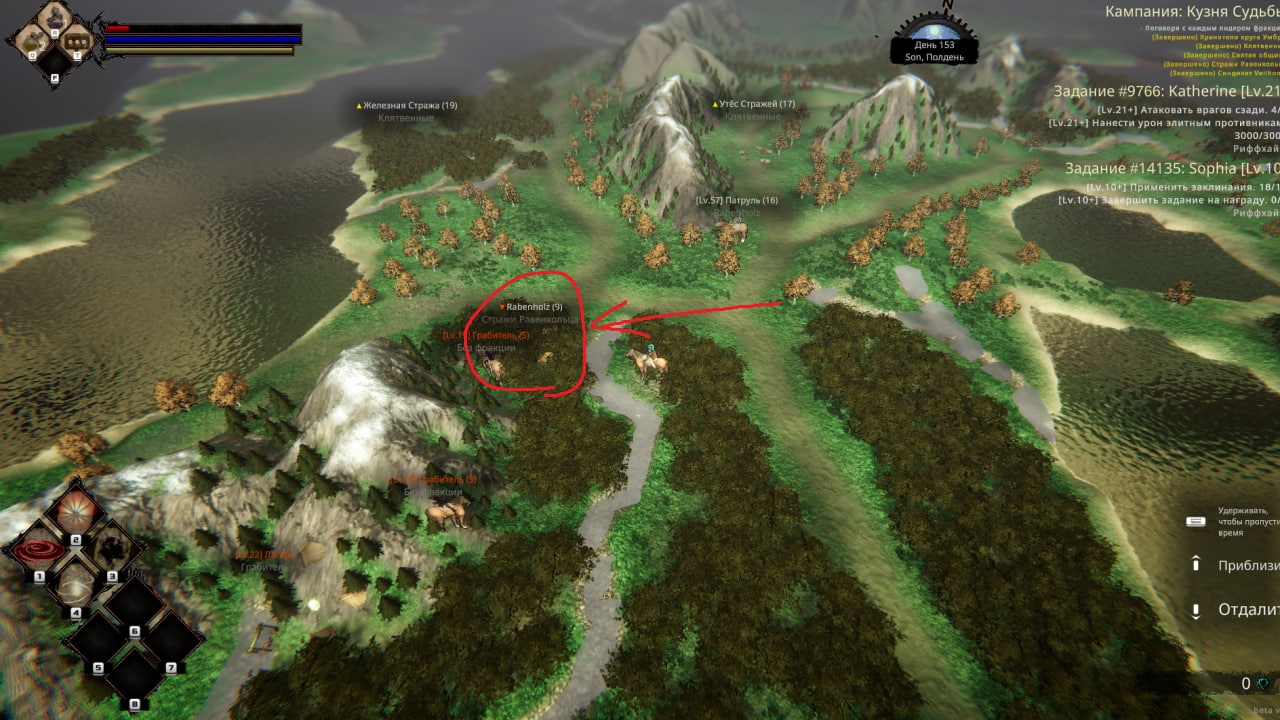Image resolution: width=1280 pixels, height=720 pixels.
Task: Select quest Задание #9766: Katherine
Action: point(1166,90)
